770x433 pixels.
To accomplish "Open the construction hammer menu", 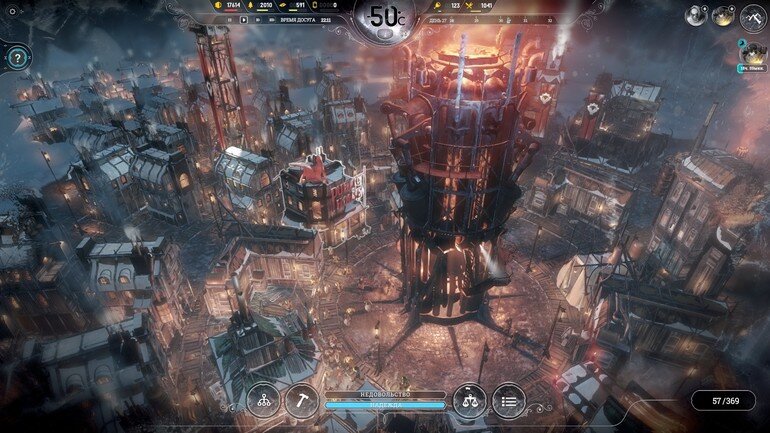I will (x=302, y=400).
